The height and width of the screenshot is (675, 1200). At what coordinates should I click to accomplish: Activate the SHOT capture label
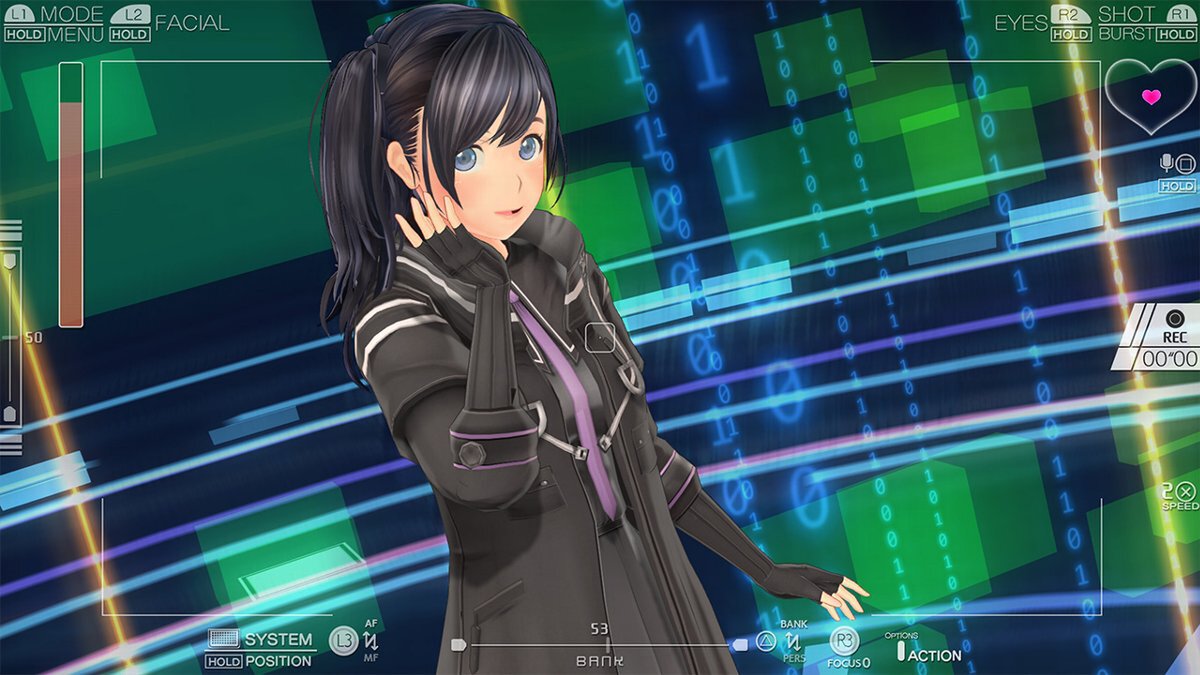(x=1126, y=14)
